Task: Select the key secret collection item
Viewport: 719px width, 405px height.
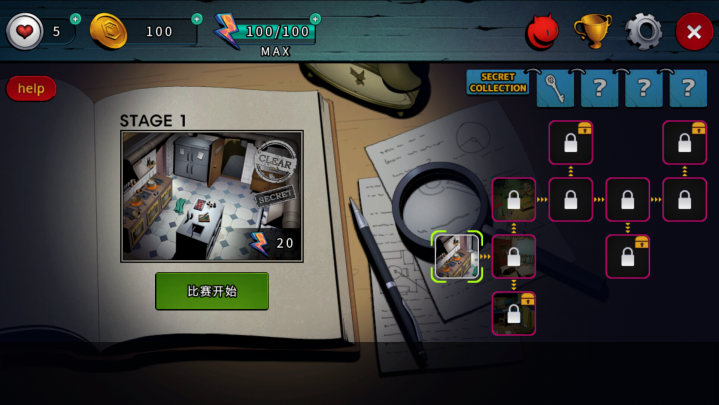Action: 556,88
